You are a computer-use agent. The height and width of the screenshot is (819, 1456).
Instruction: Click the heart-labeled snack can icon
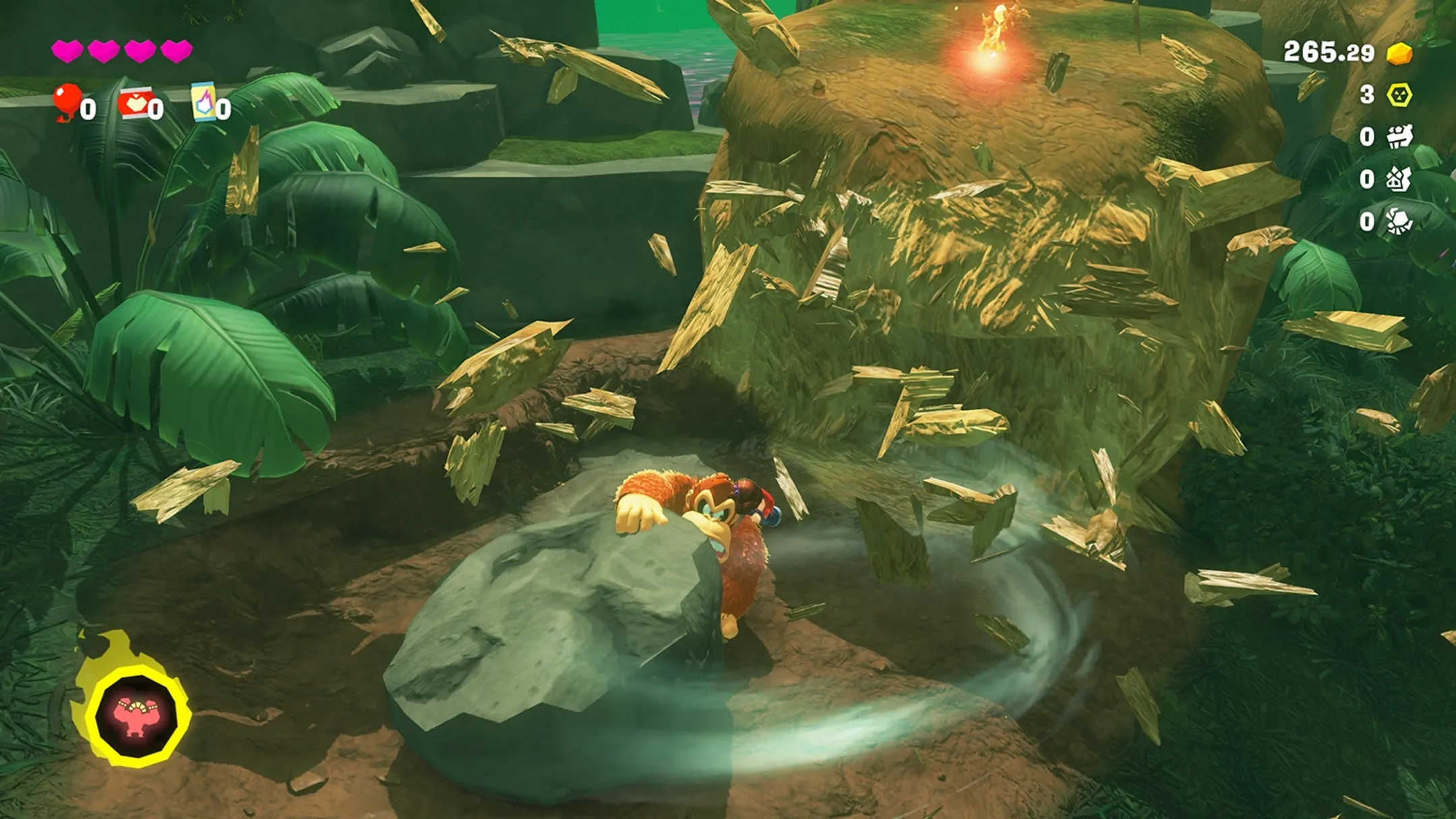(137, 101)
